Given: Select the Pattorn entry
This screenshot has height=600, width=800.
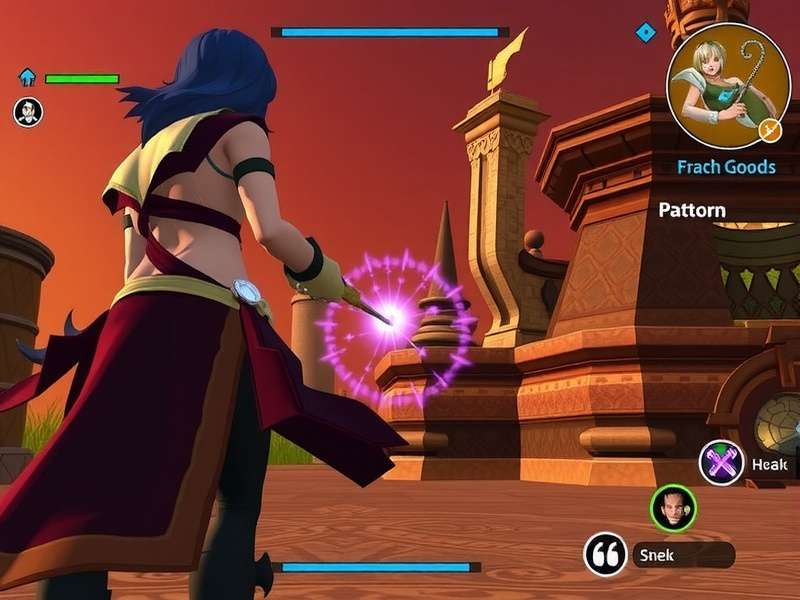Looking at the screenshot, I should 692,210.
